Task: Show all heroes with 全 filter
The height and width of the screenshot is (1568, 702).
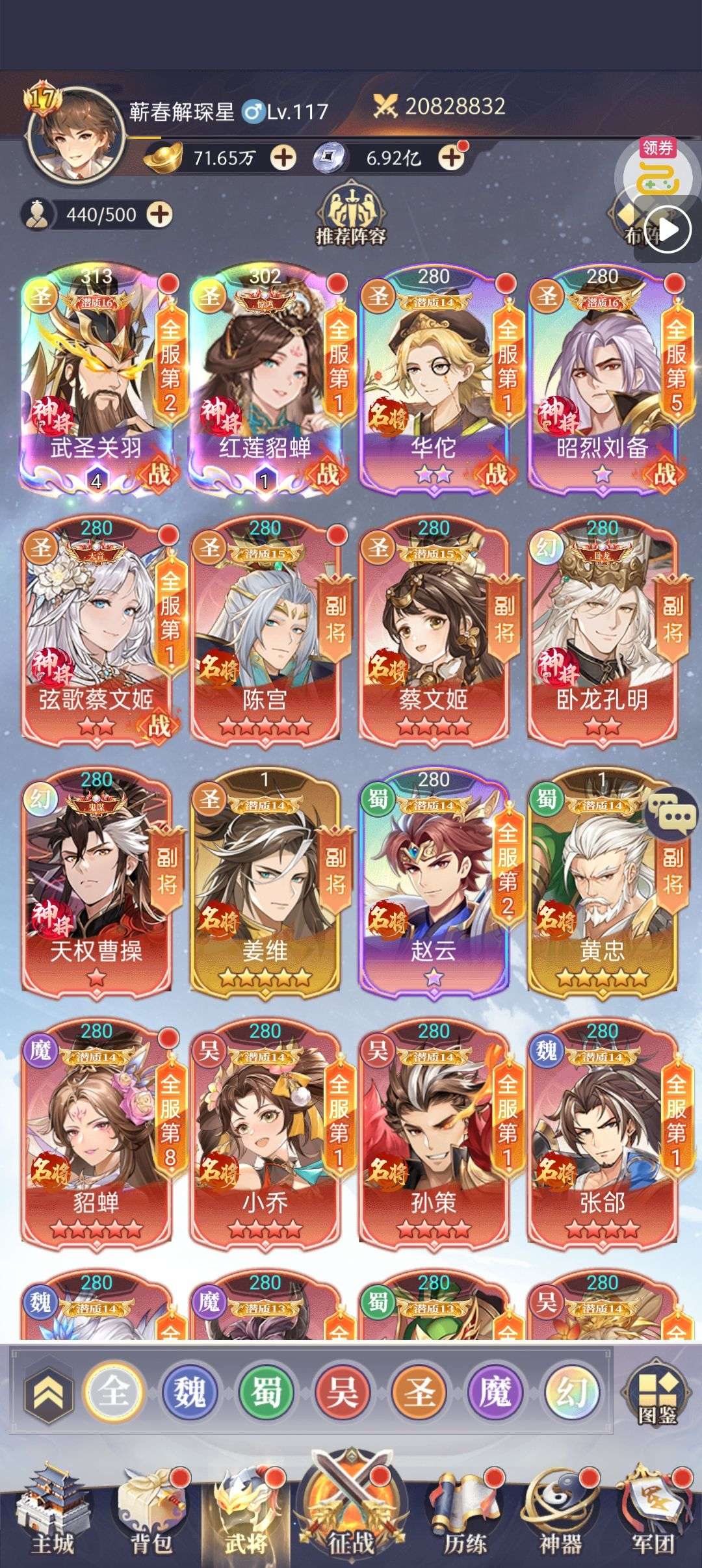Action: (x=114, y=1392)
